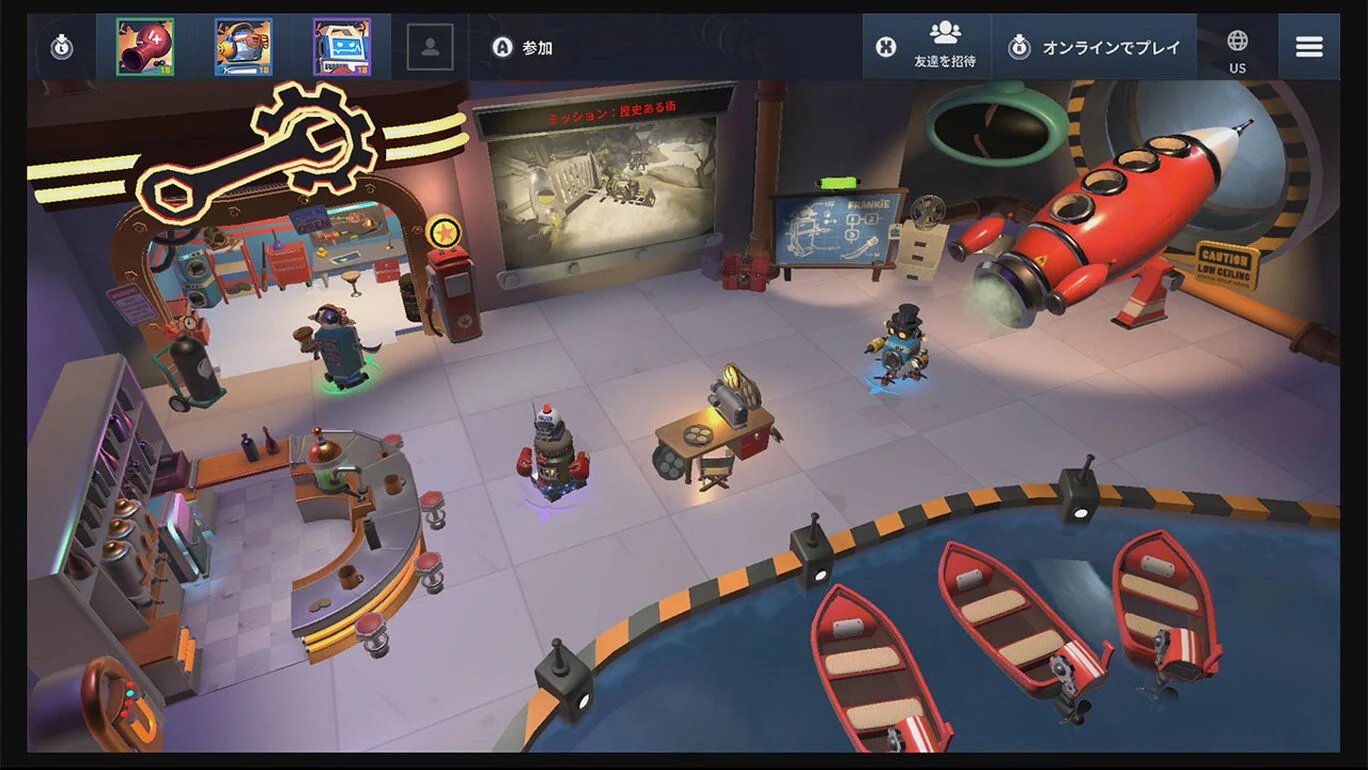Open the hamburger menu at top right
This screenshot has height=770, width=1368.
coord(1308,45)
